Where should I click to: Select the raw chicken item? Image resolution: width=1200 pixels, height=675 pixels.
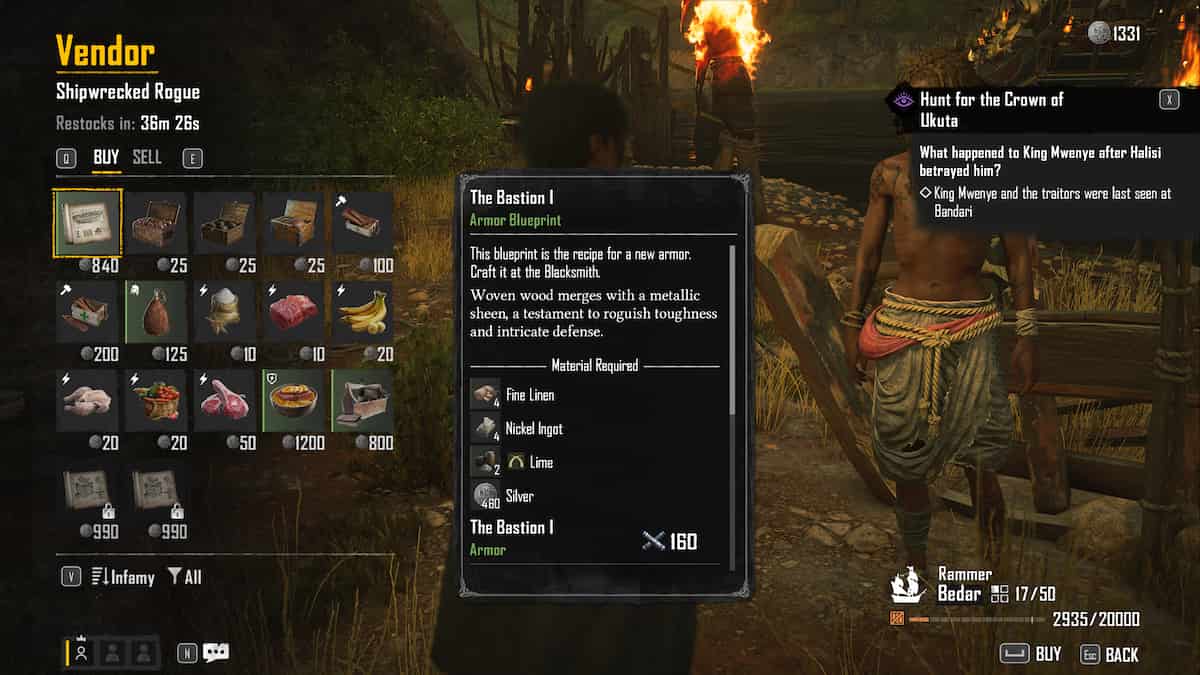coord(89,401)
